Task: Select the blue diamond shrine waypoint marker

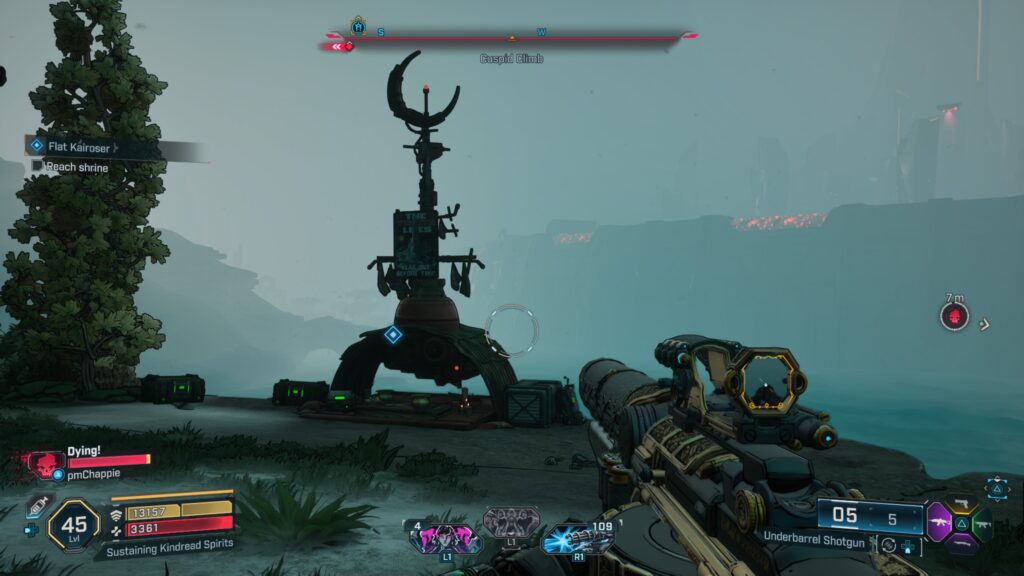Action: click(x=393, y=334)
